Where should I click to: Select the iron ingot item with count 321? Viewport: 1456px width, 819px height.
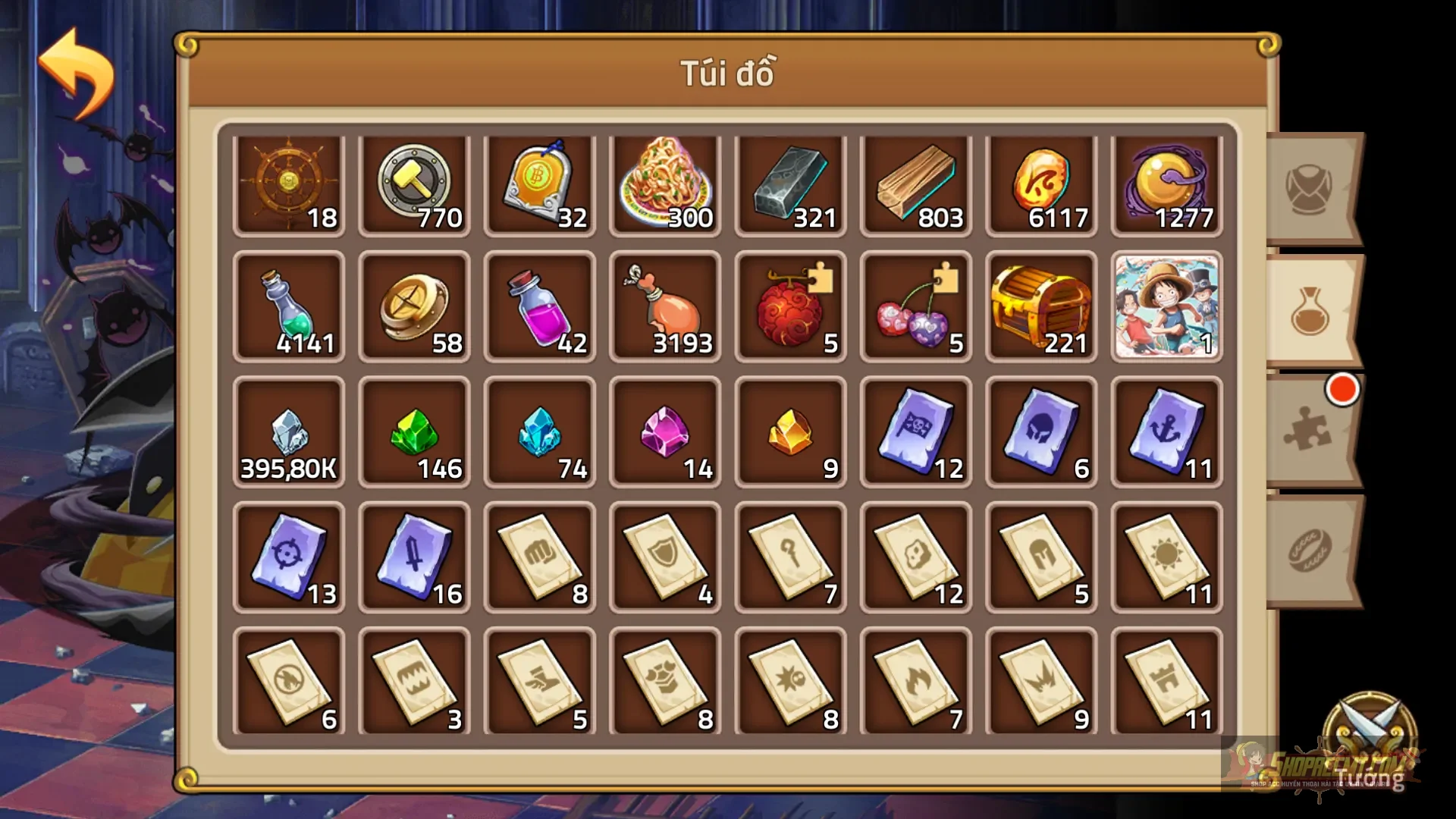(x=790, y=182)
